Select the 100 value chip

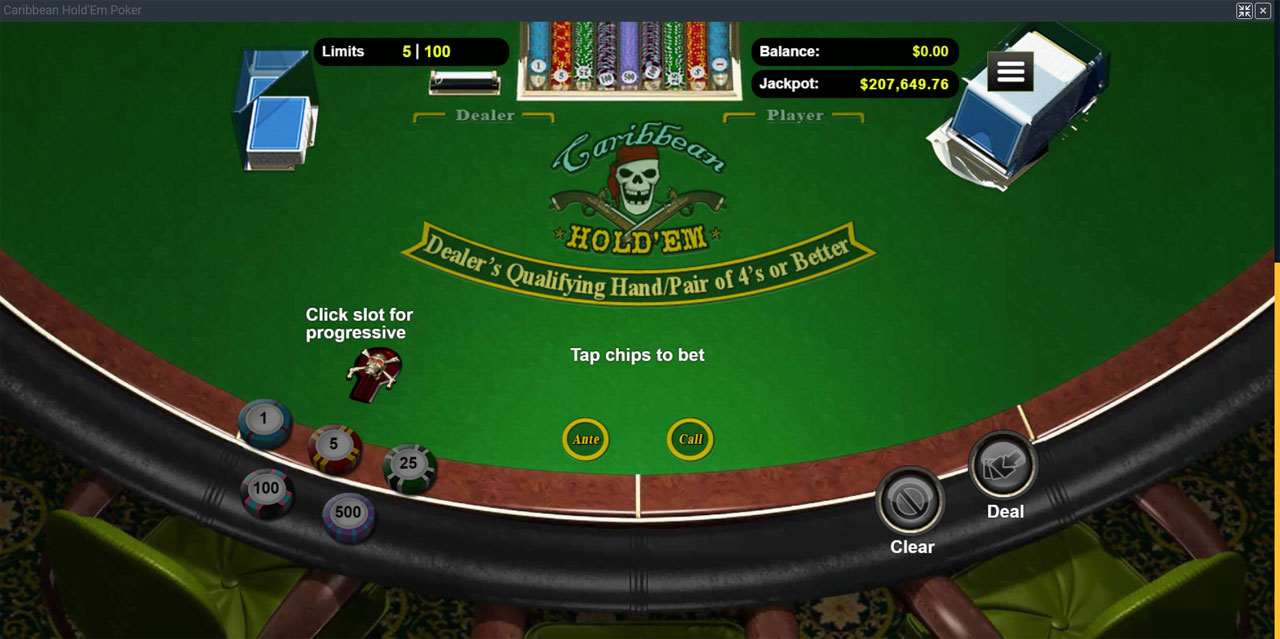266,490
